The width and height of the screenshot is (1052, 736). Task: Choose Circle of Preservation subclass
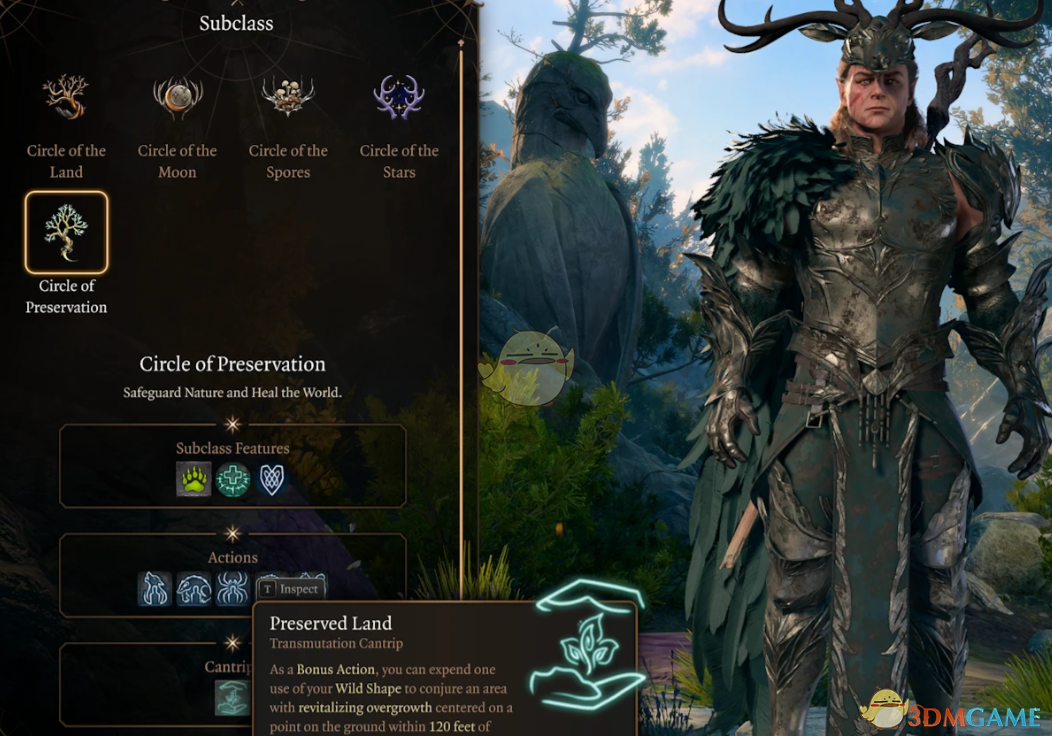(x=66, y=233)
